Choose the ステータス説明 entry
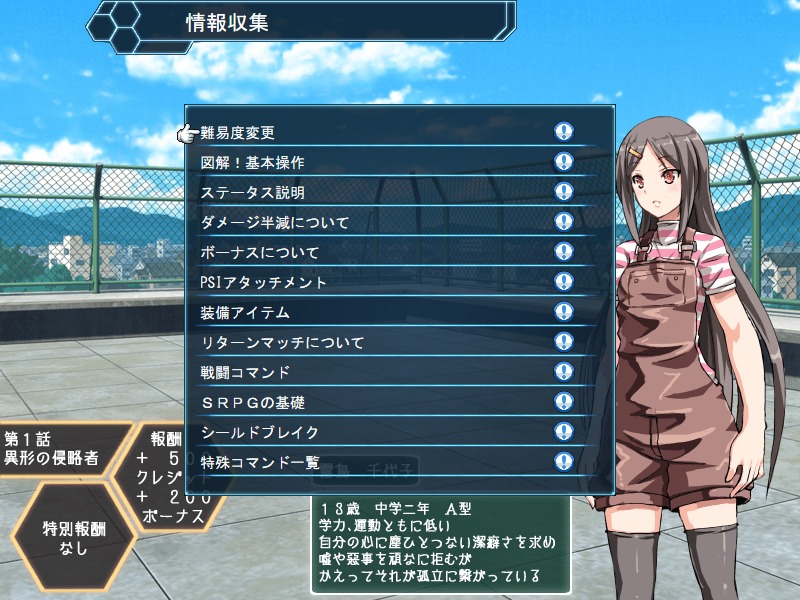Screen dimensions: 800x600 pos(252,192)
